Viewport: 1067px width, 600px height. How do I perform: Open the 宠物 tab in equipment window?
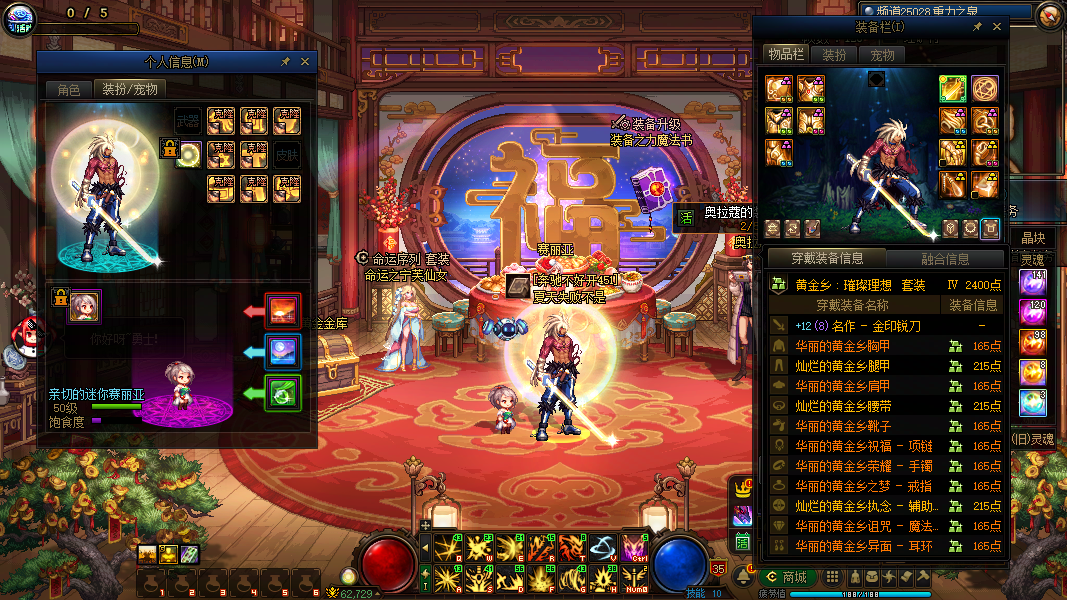point(882,55)
